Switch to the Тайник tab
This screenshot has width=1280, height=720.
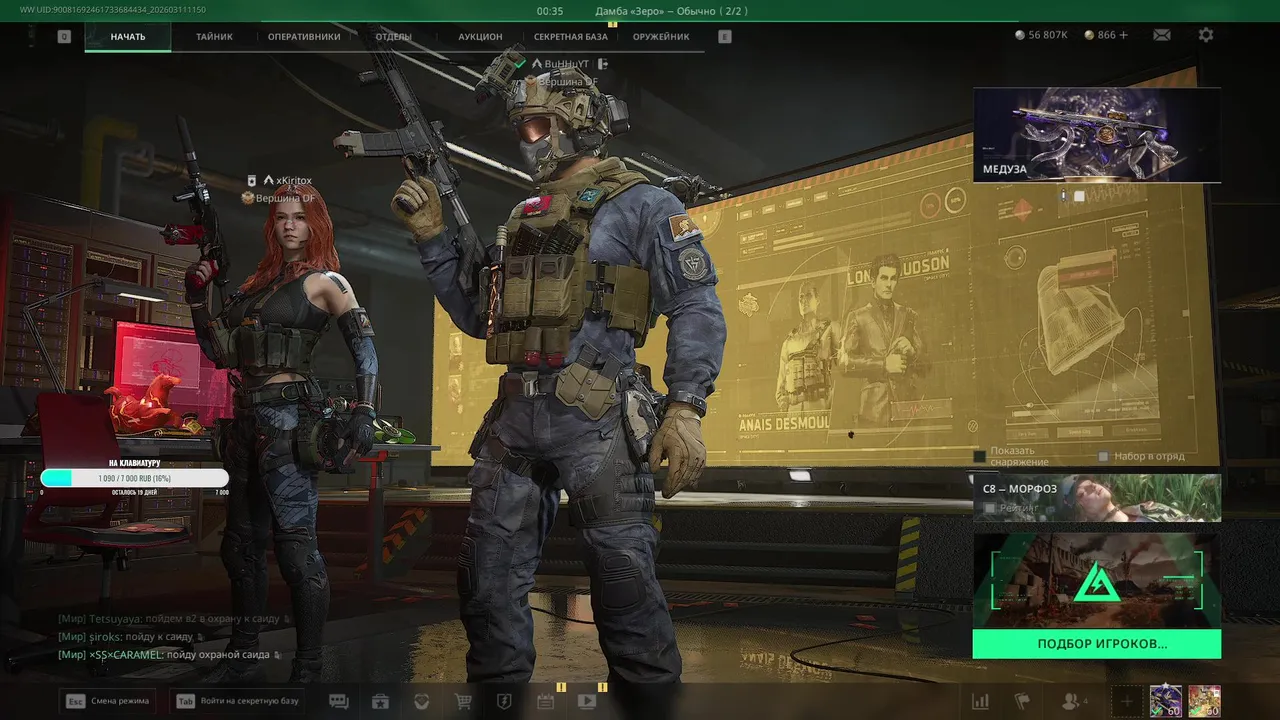coord(214,37)
